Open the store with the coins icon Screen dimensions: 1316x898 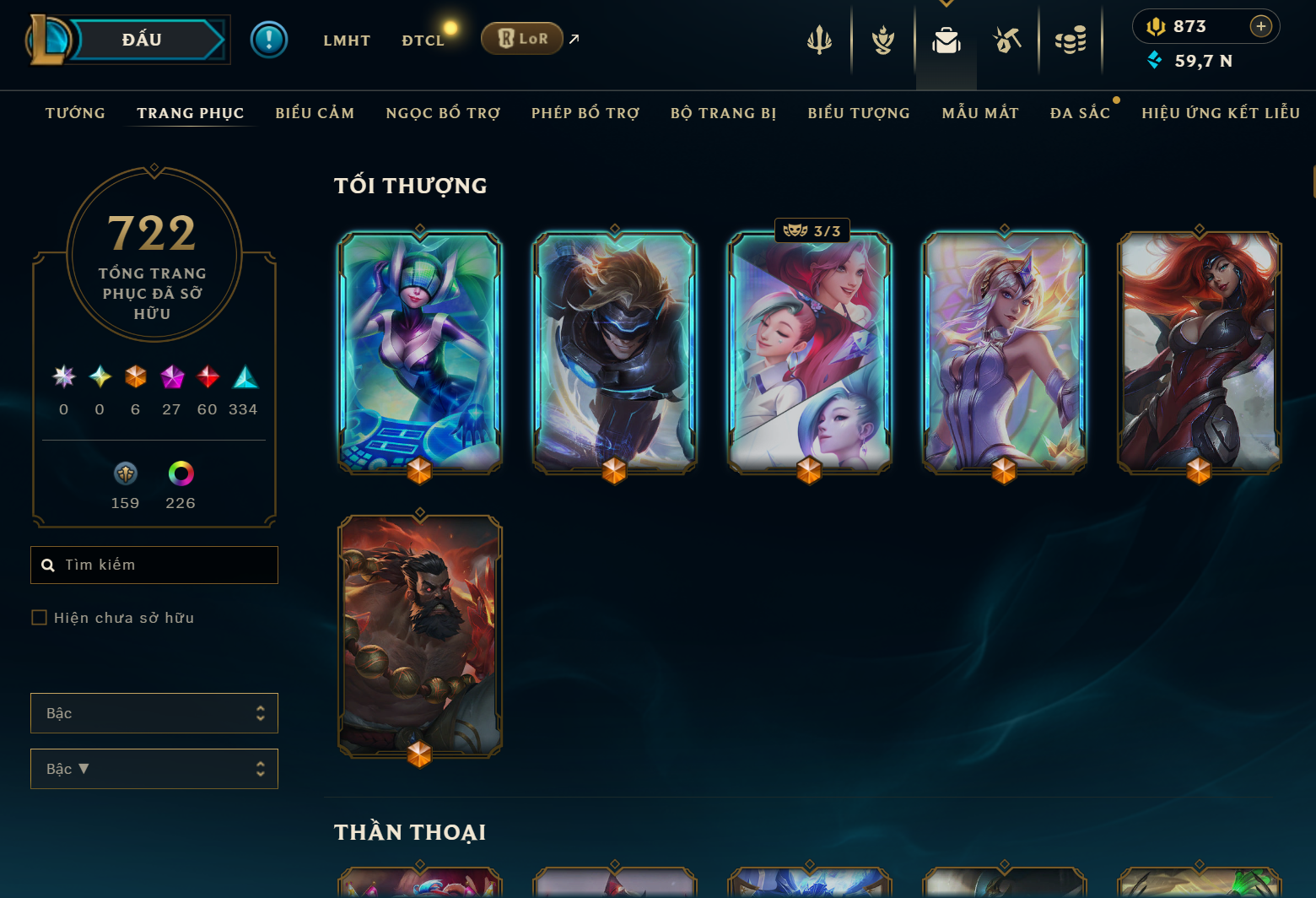(x=1071, y=39)
